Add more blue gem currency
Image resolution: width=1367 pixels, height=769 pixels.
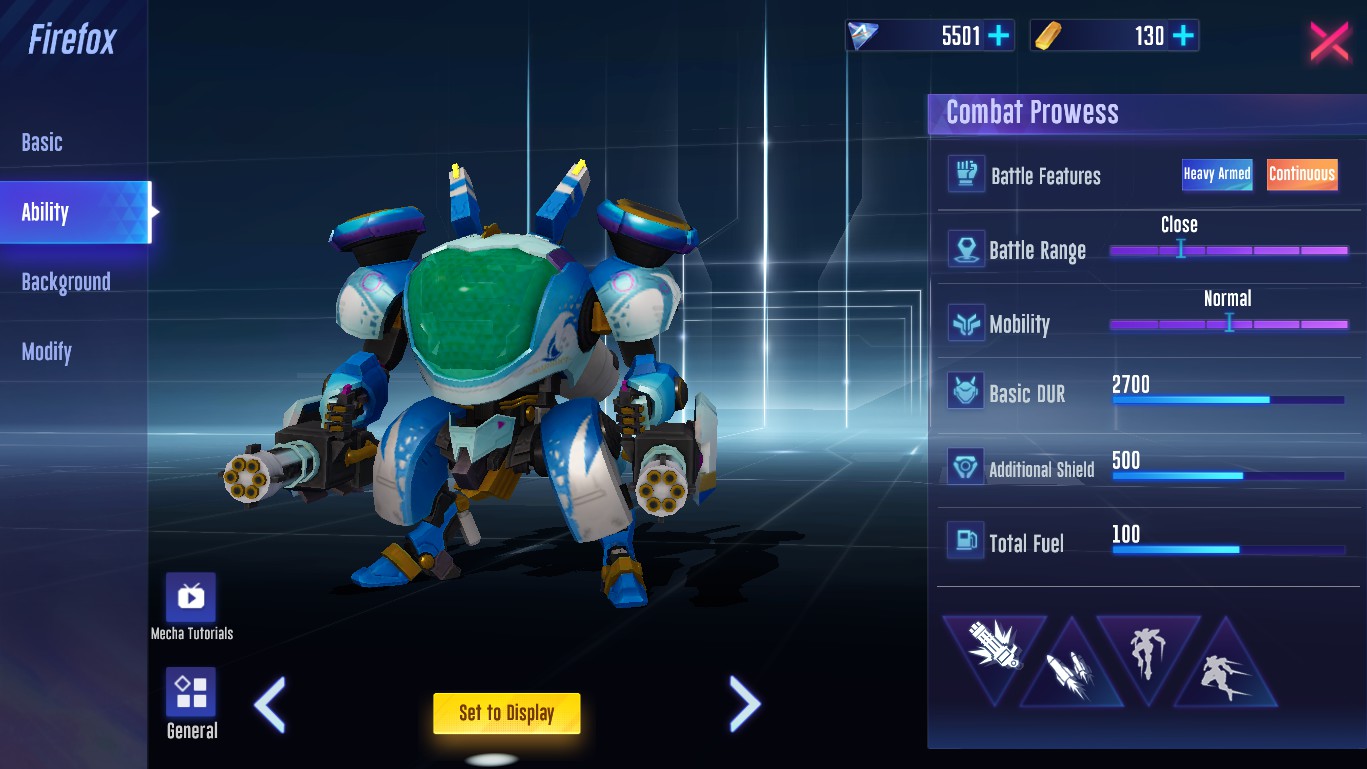[998, 37]
